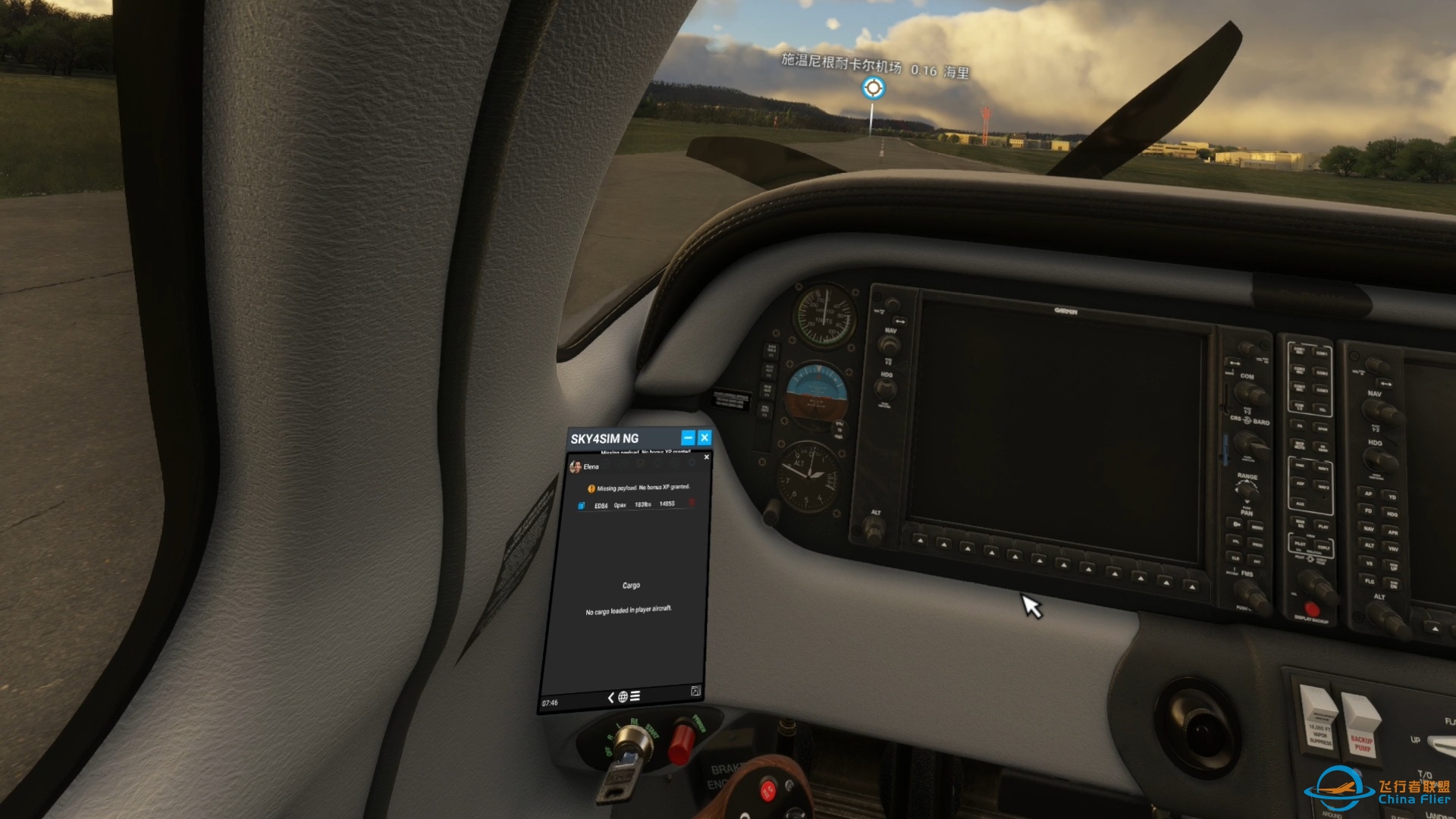Click the red icon after 1485$
Image resolution: width=1456 pixels, height=819 pixels.
pos(691,503)
